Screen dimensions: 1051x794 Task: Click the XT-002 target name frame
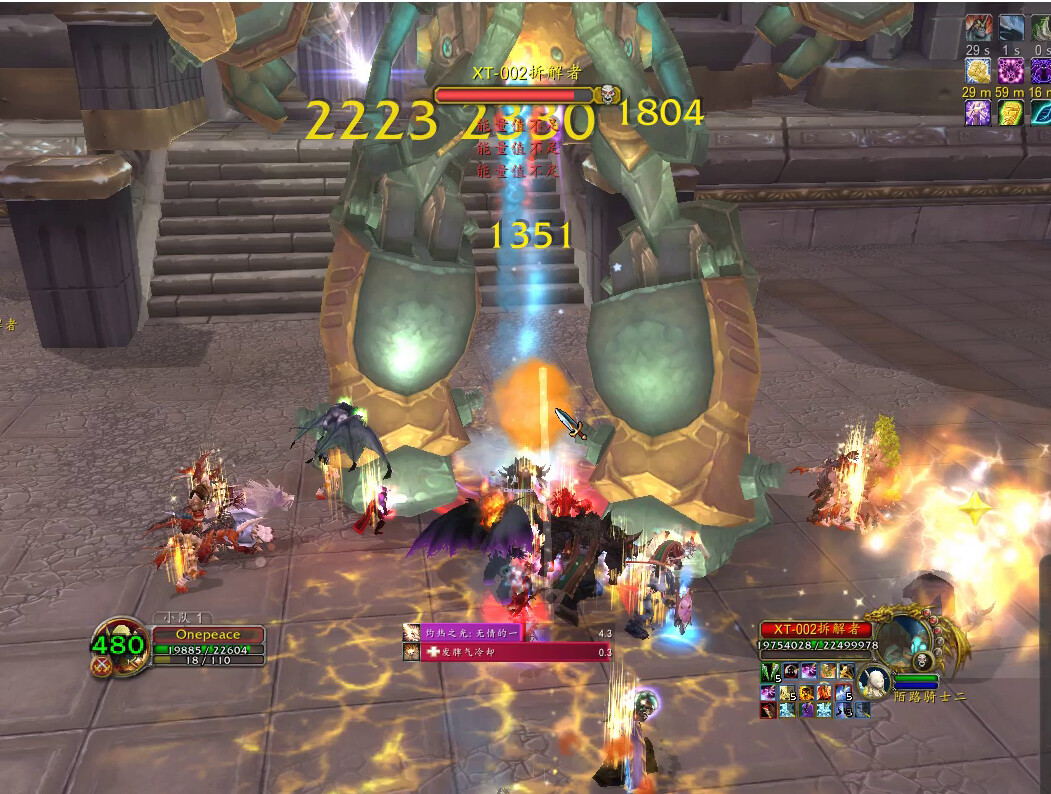click(x=815, y=630)
